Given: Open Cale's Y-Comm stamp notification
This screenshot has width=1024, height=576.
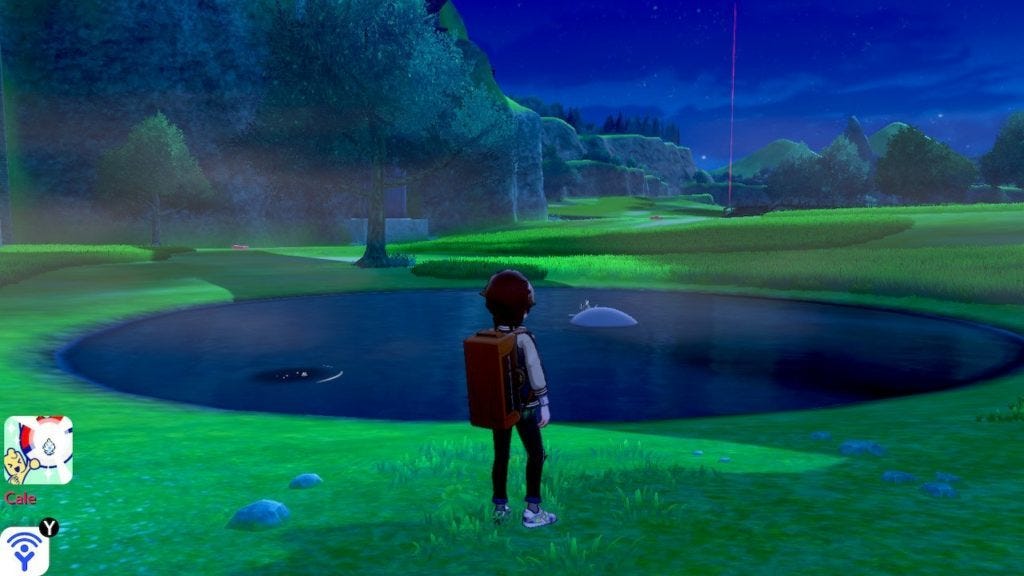Looking at the screenshot, I should click(38, 451).
